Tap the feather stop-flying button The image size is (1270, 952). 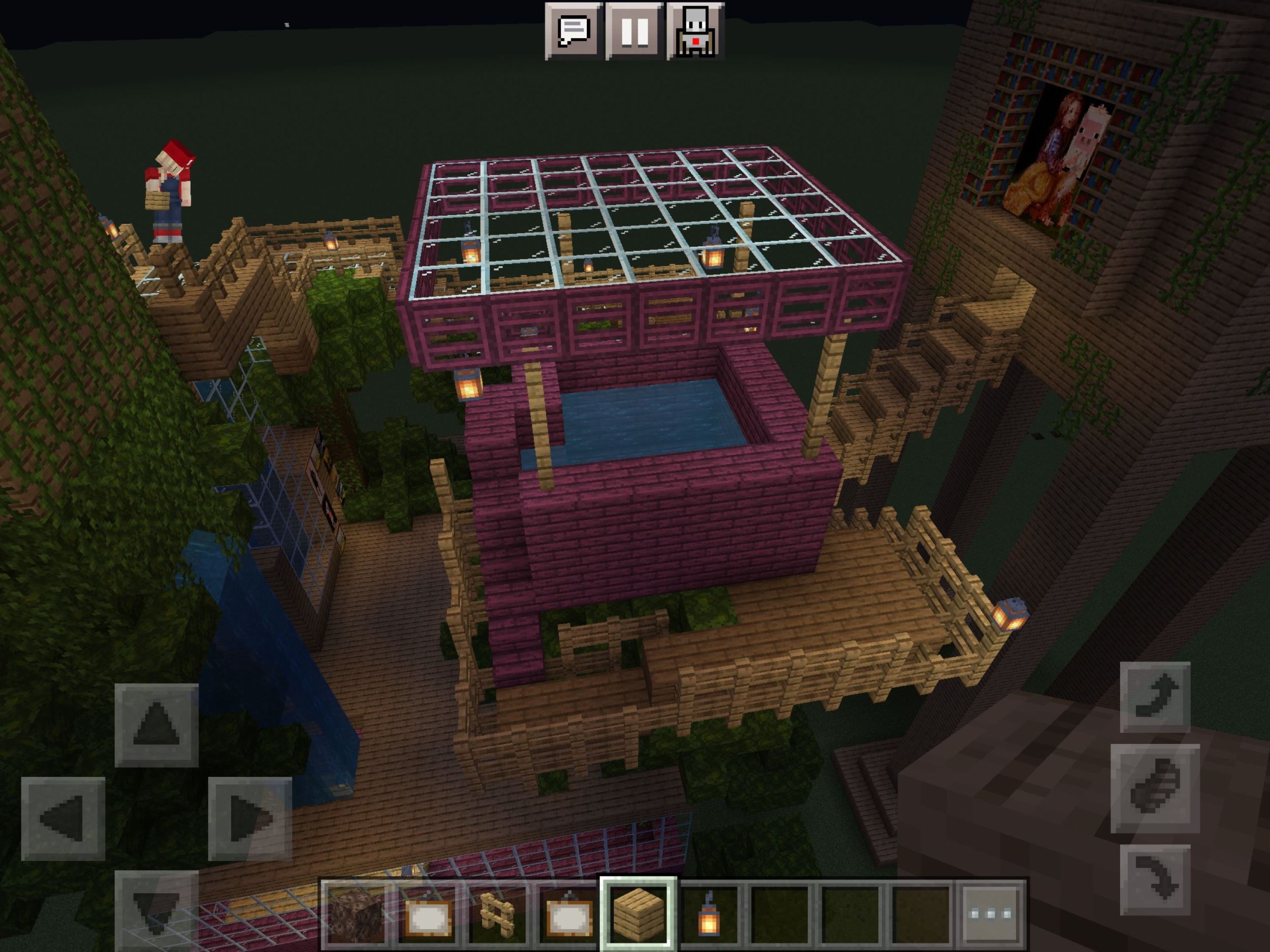1155,788
